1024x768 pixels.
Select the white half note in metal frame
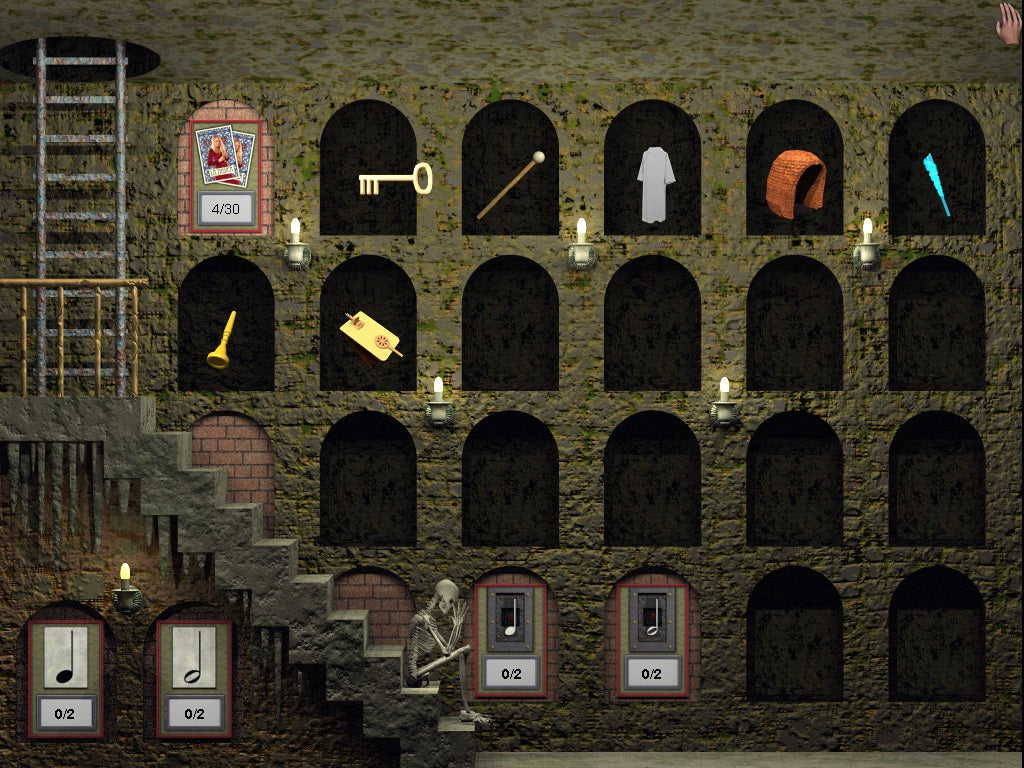tap(652, 617)
